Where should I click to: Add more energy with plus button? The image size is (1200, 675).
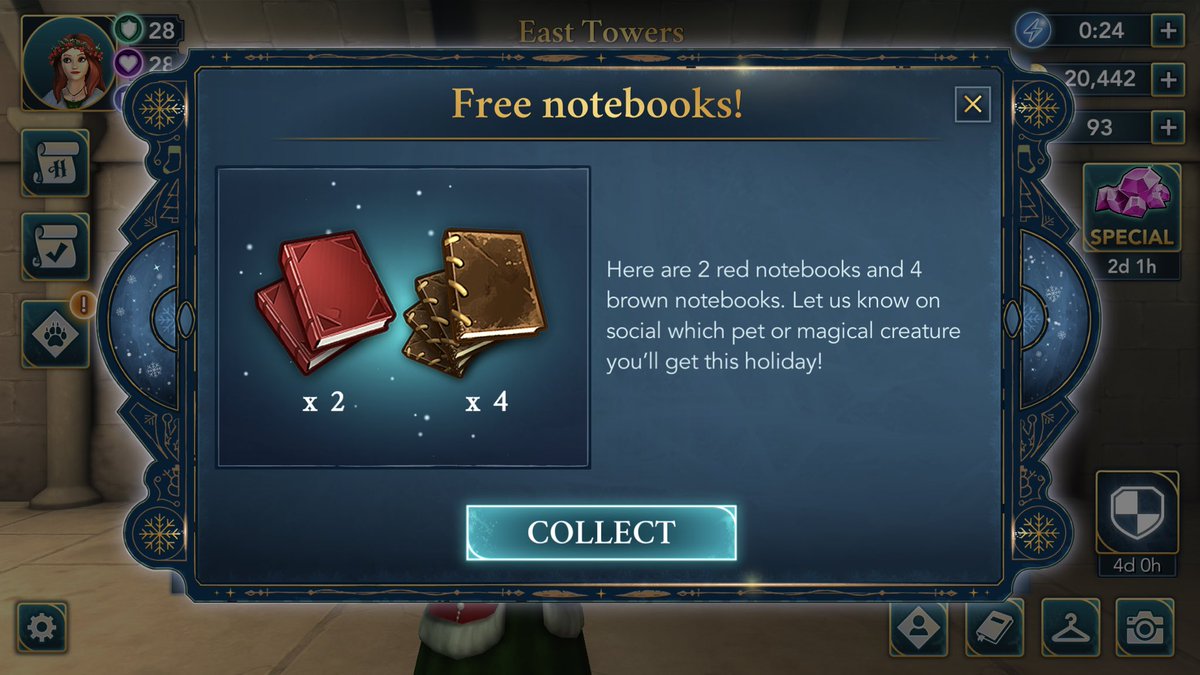(1167, 31)
